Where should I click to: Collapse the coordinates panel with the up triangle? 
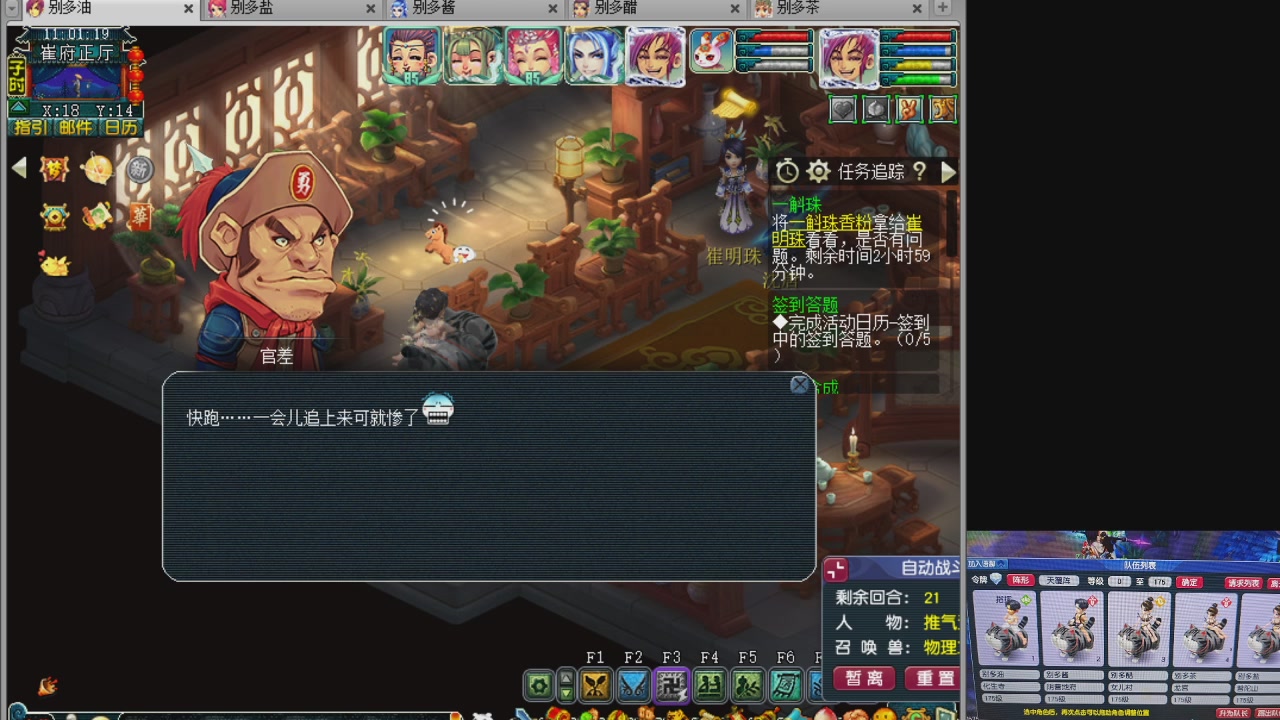point(18,106)
